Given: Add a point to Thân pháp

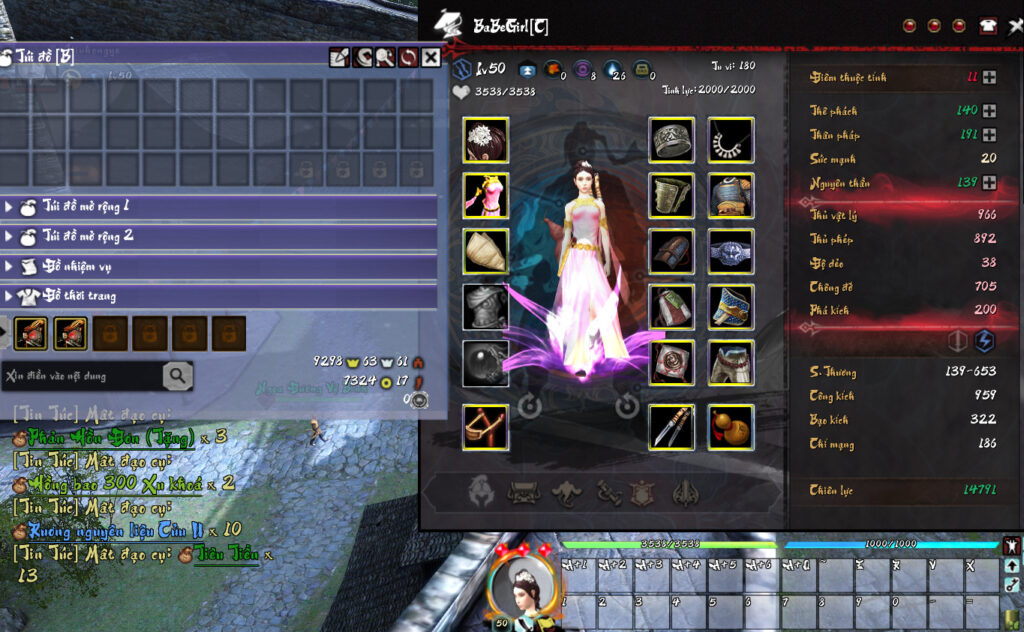Looking at the screenshot, I should [989, 135].
